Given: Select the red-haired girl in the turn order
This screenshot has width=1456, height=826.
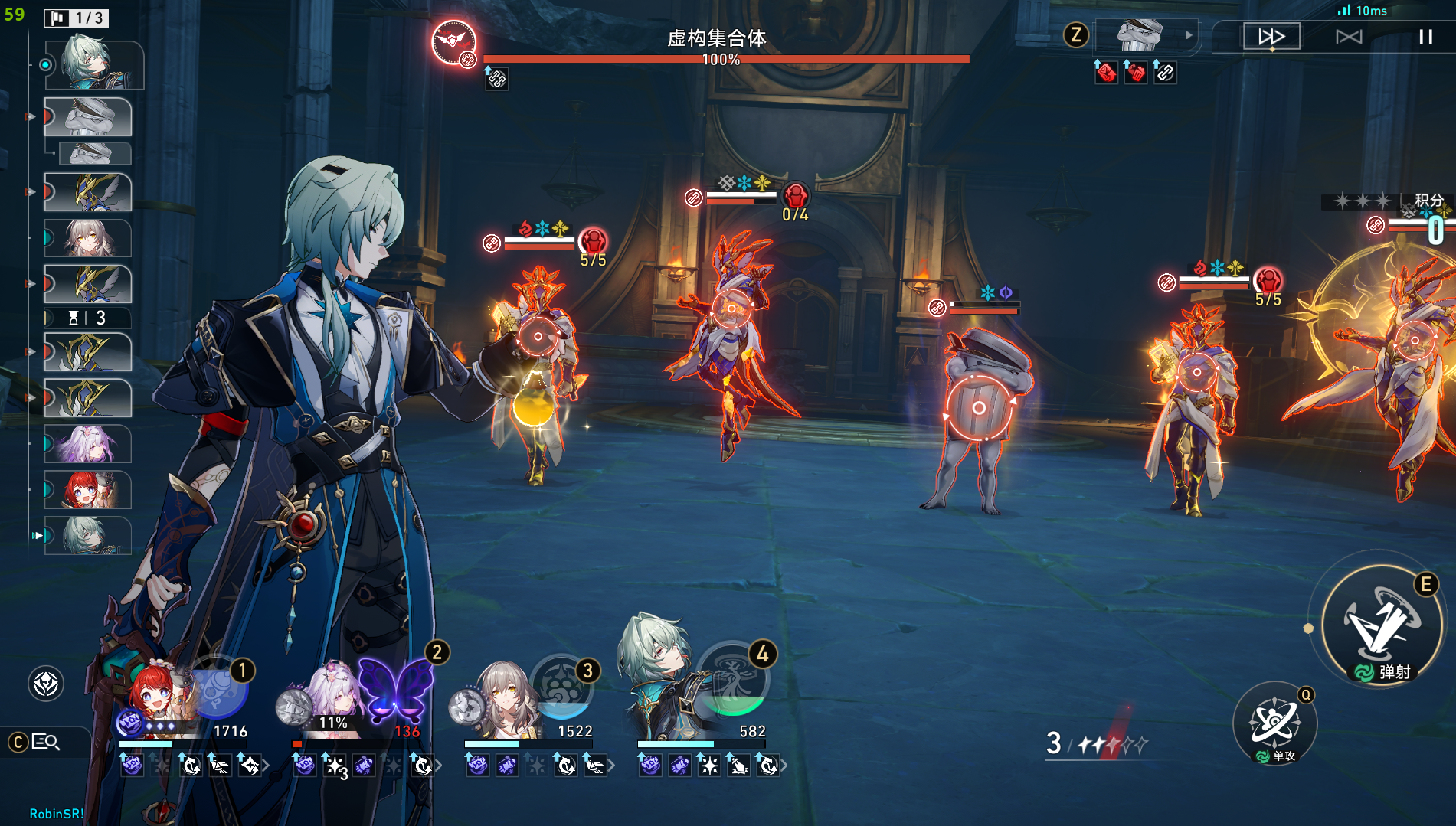Looking at the screenshot, I should pyautogui.click(x=87, y=490).
